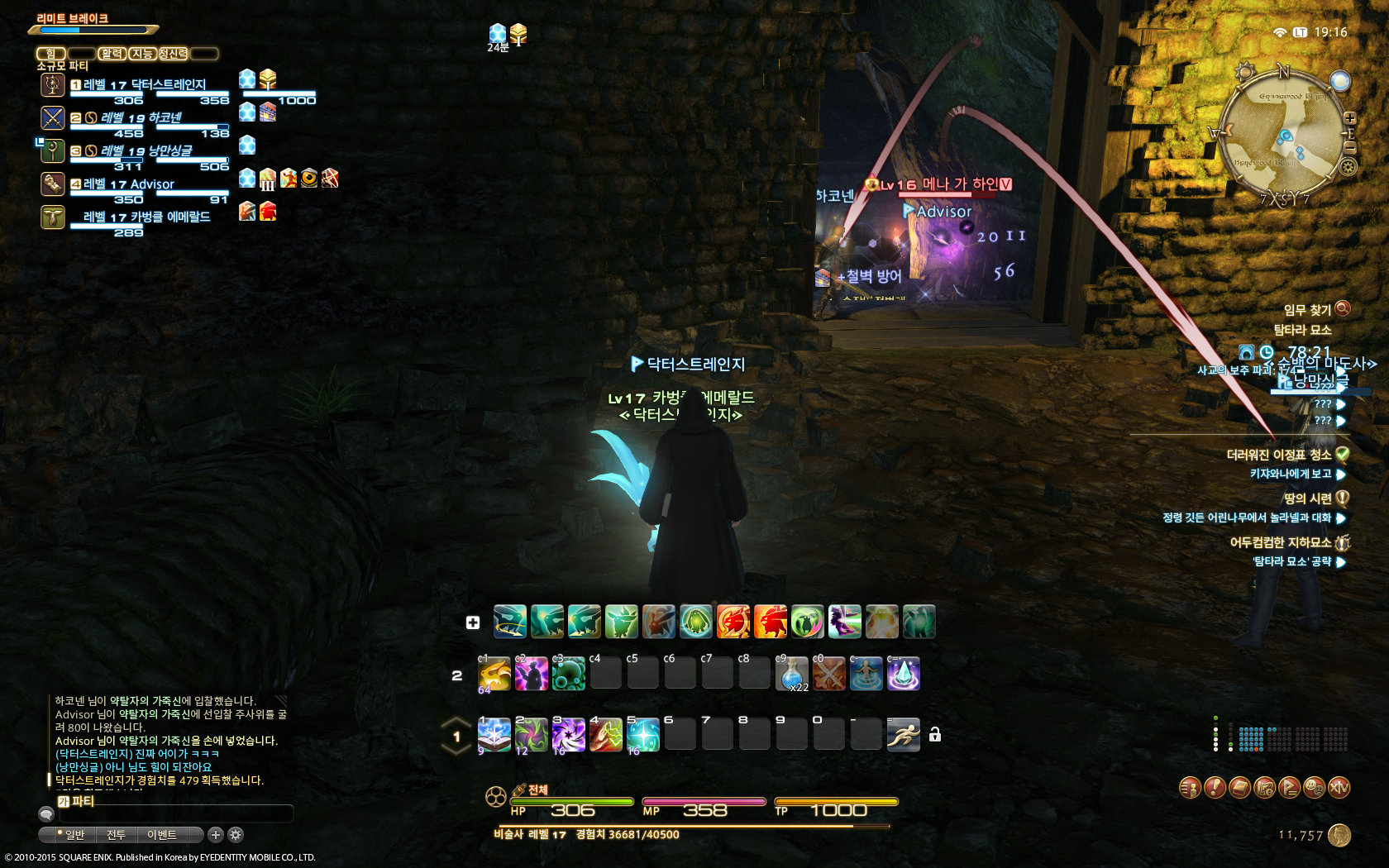This screenshot has height=868, width=1389.
Task: Activate the Sprint running-figure ability
Action: click(x=903, y=735)
